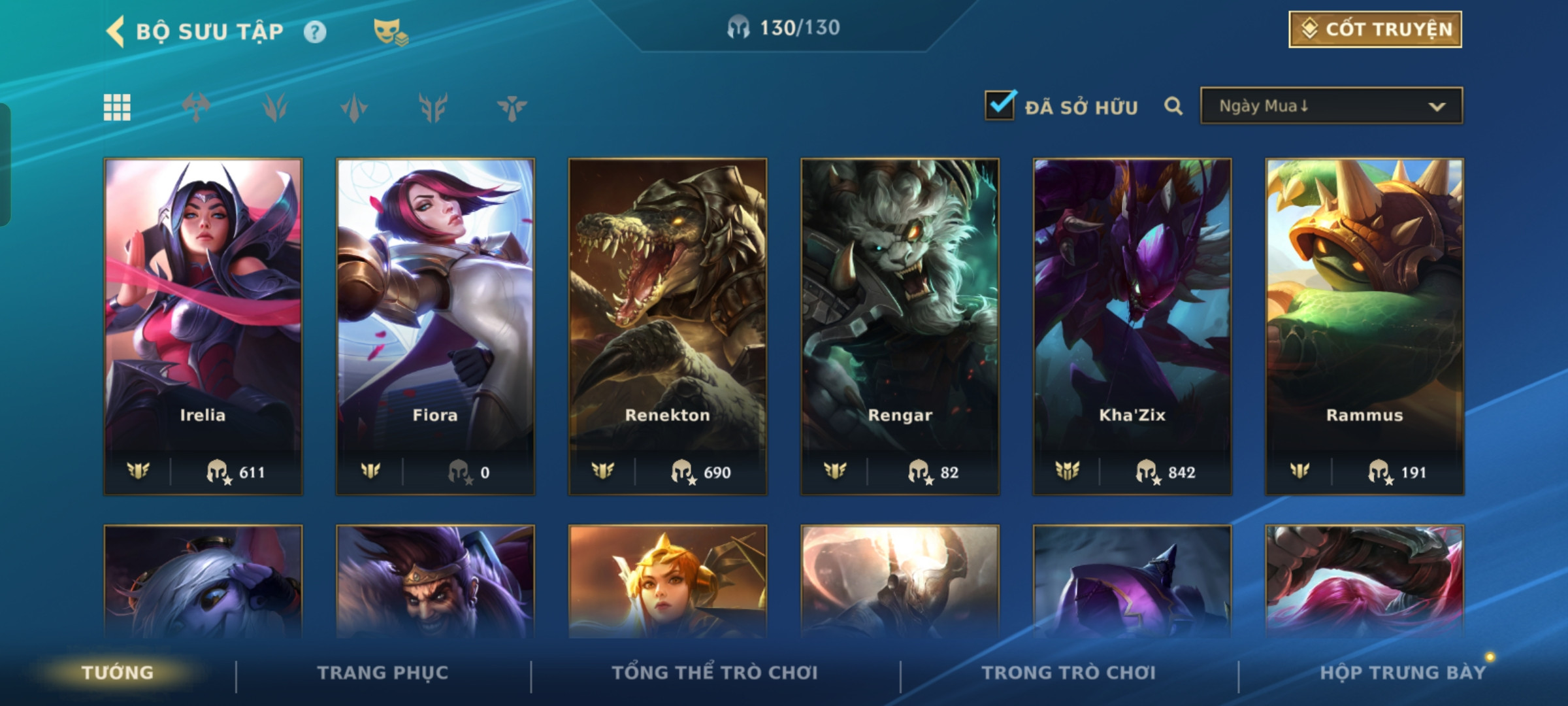This screenshot has width=1568, height=706.
Task: View the Kha'Zix champion card
Action: click(x=1132, y=326)
